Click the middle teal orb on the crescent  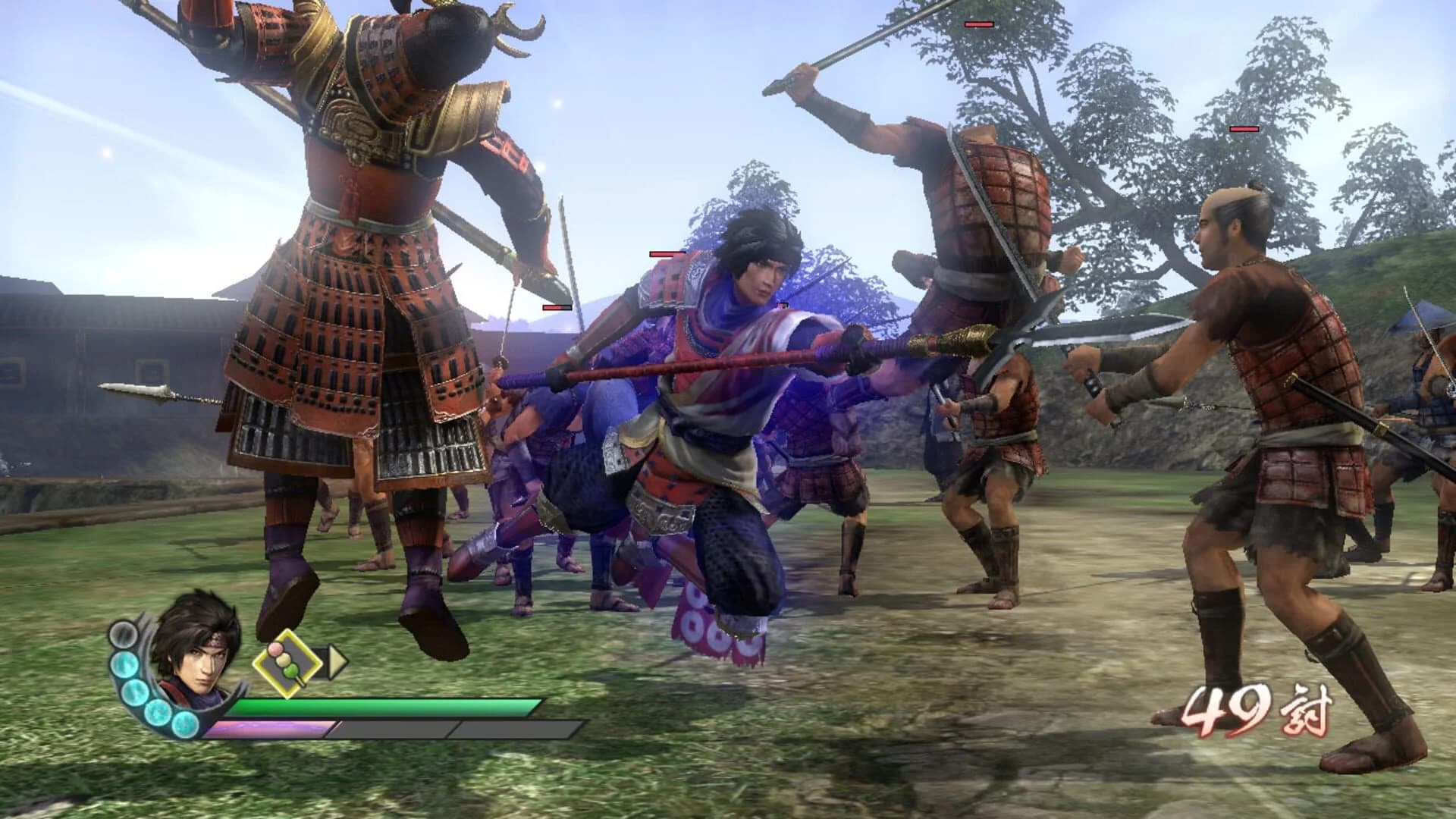coord(136,692)
